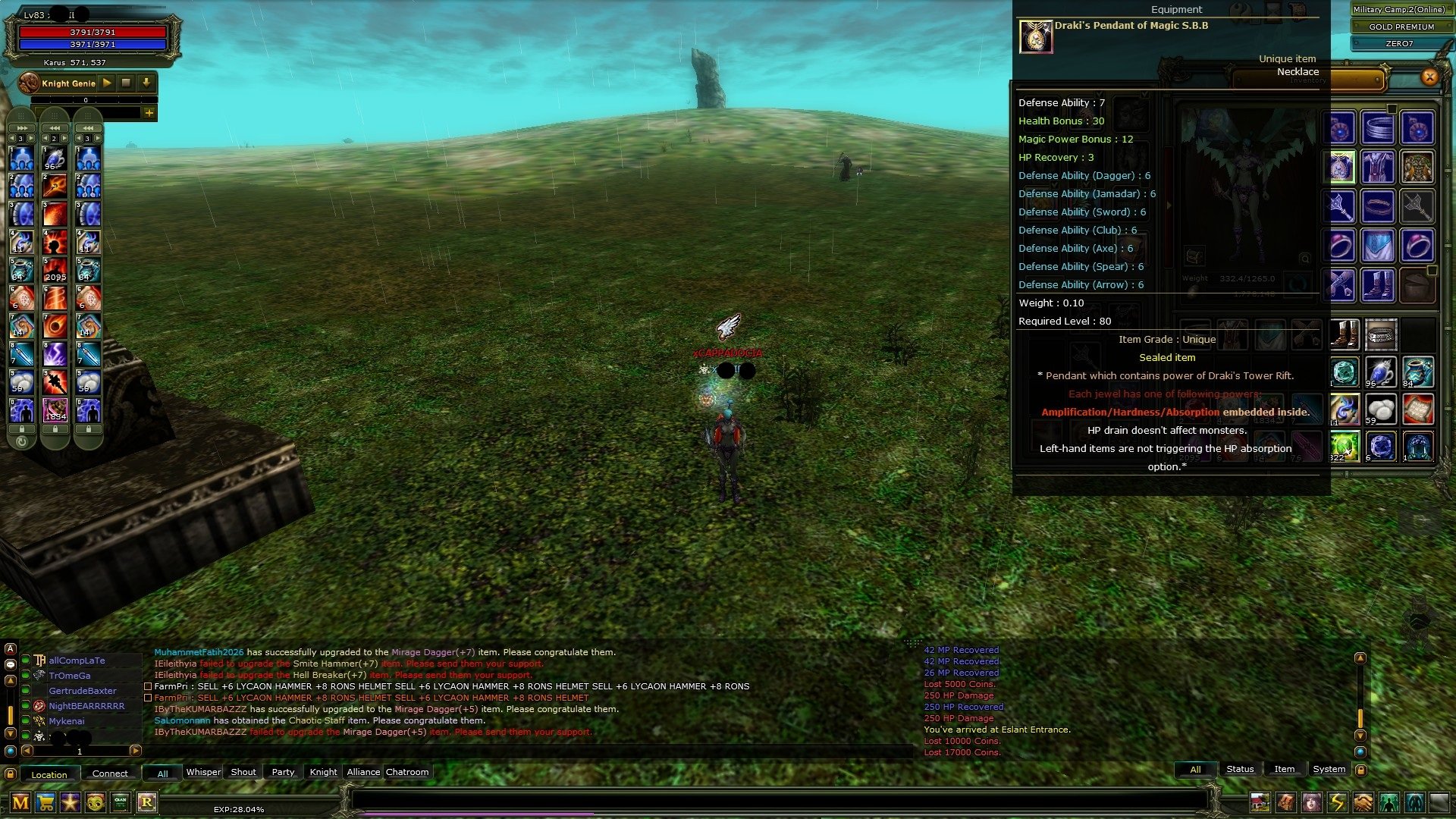Open the M menu button

point(20,802)
